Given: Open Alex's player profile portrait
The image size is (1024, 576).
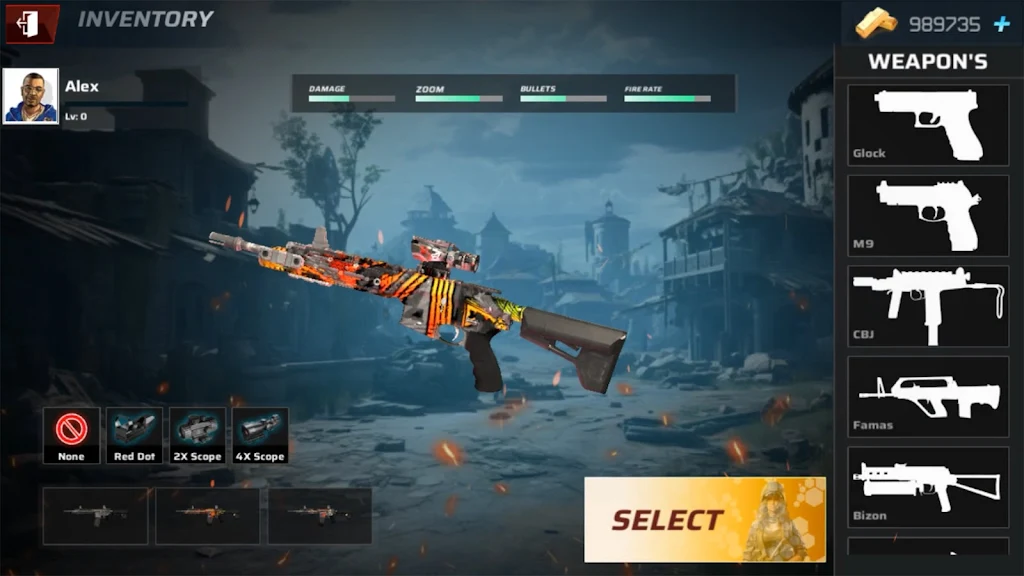Looking at the screenshot, I should pos(31,97).
